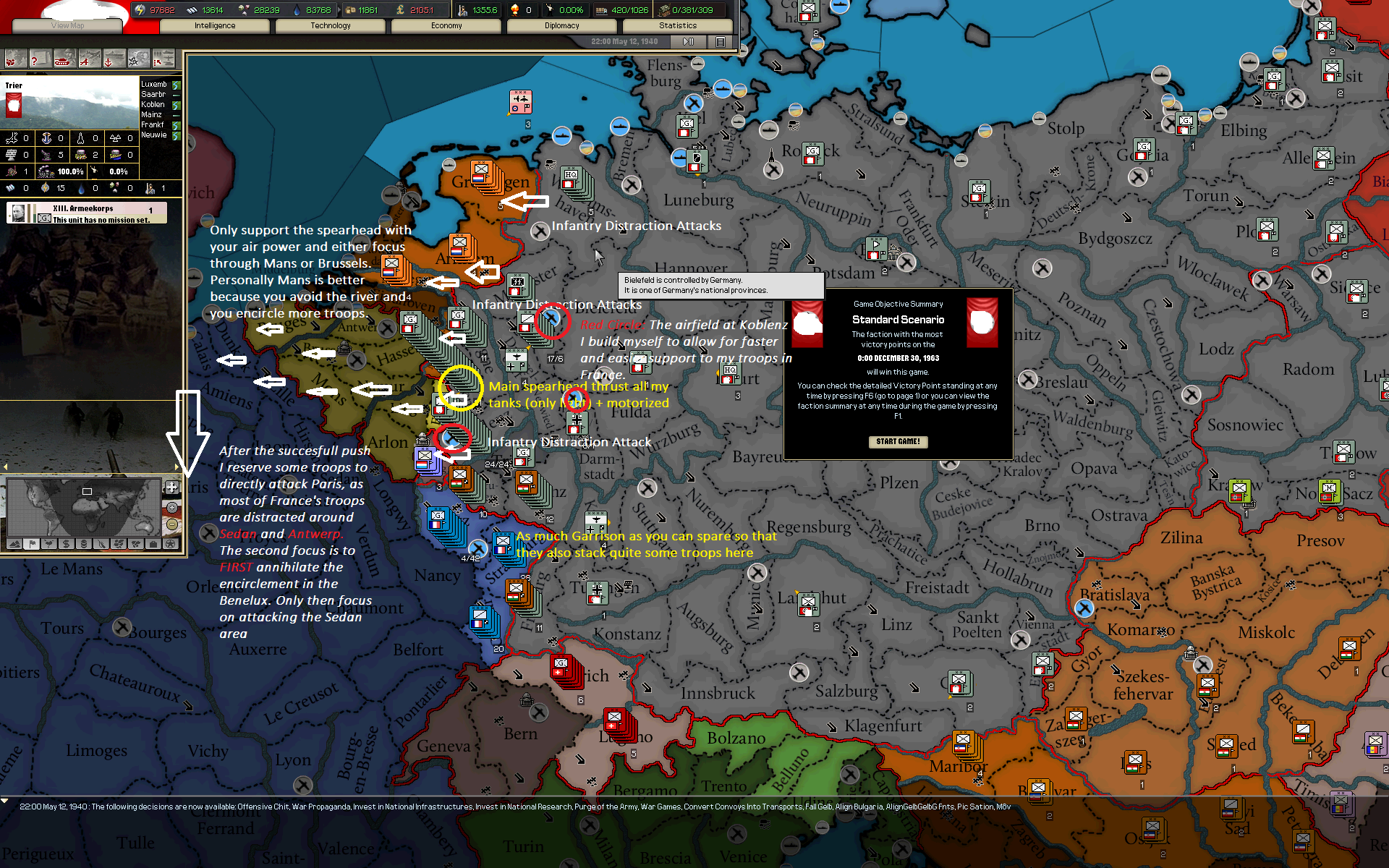Open the Statistics screen
1389x868 pixels.
(x=677, y=25)
